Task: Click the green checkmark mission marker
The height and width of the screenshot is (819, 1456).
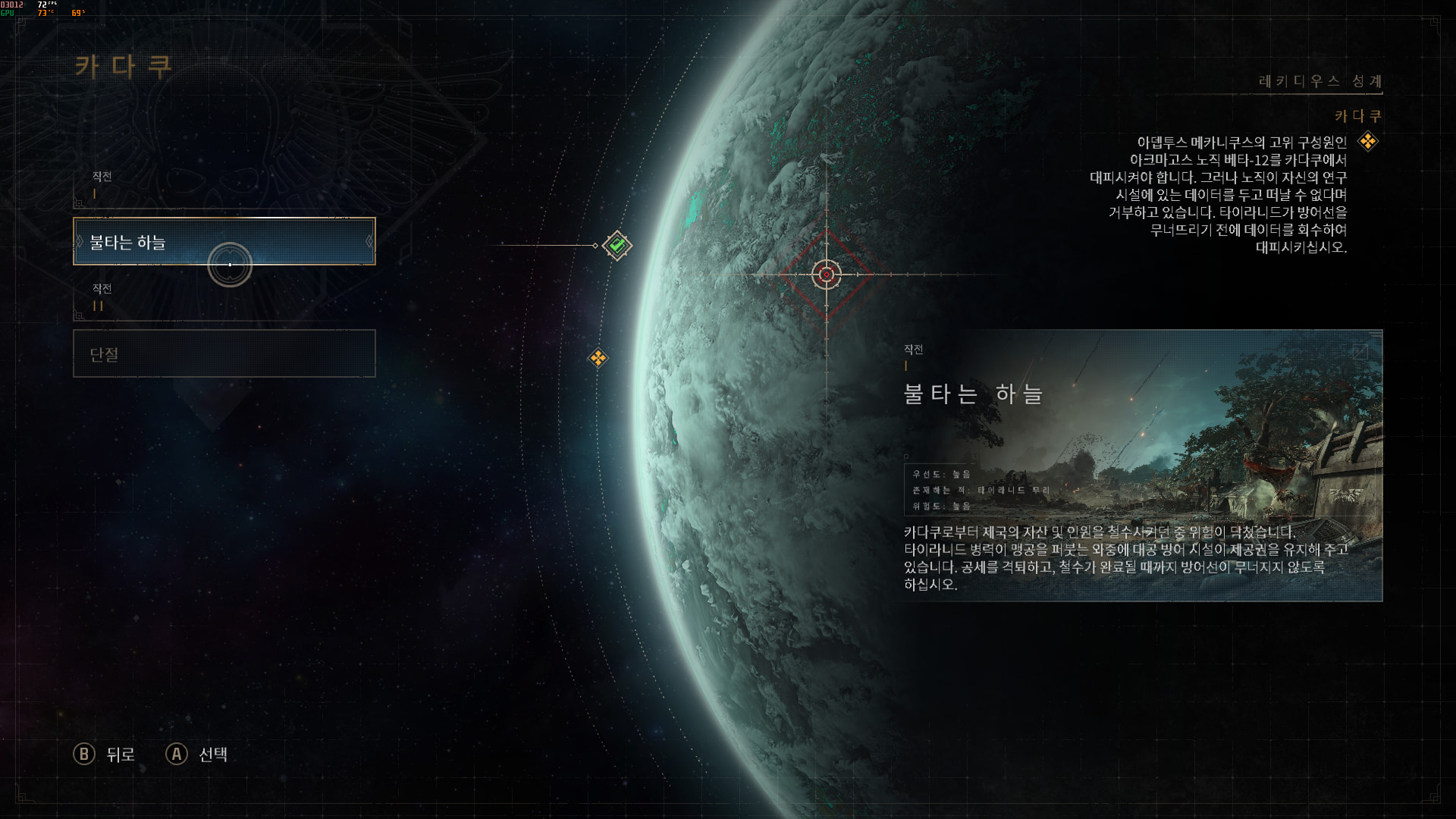Action: [617, 246]
